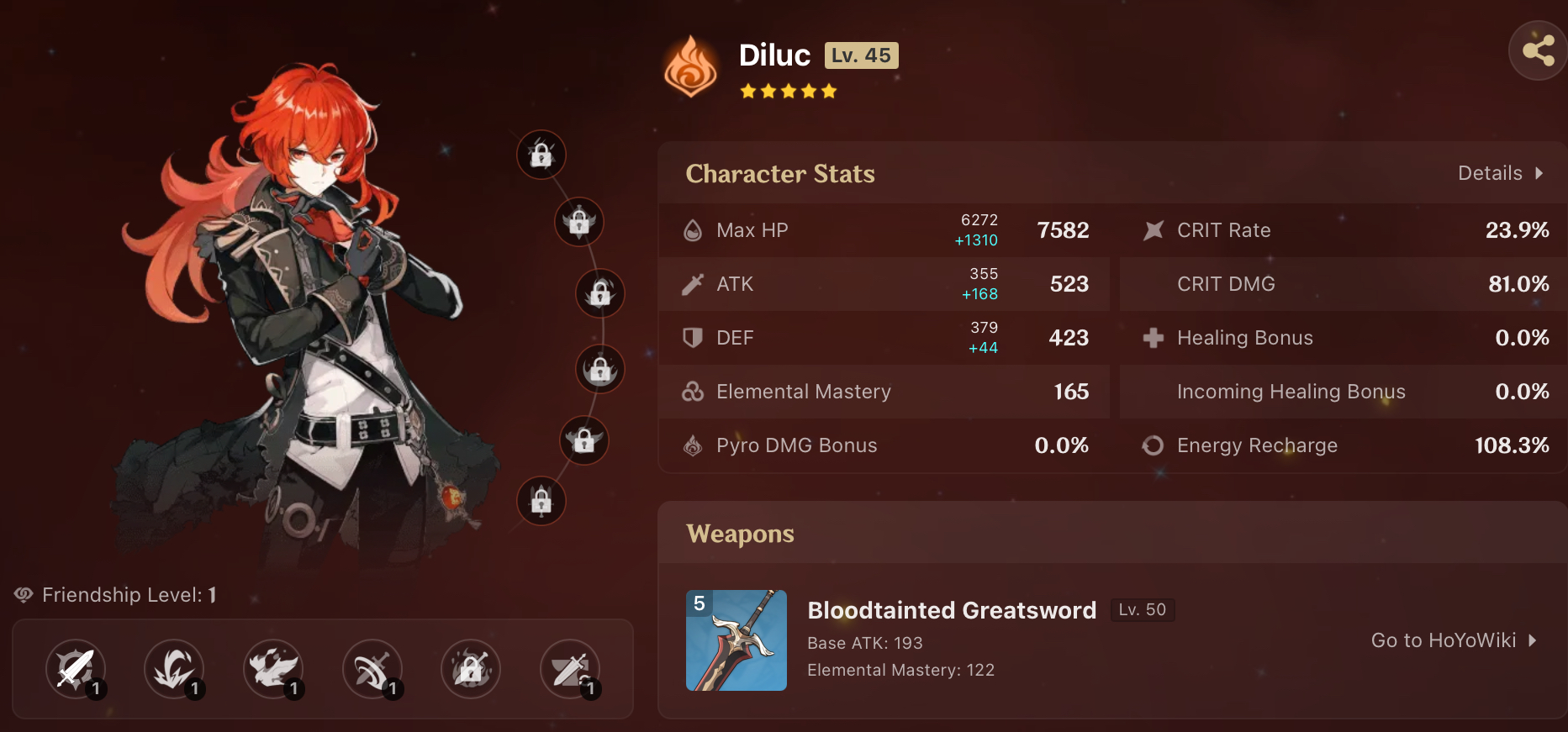Select the topmost locked constellation node
Viewport: 1568px width, 732px height.
tap(541, 155)
